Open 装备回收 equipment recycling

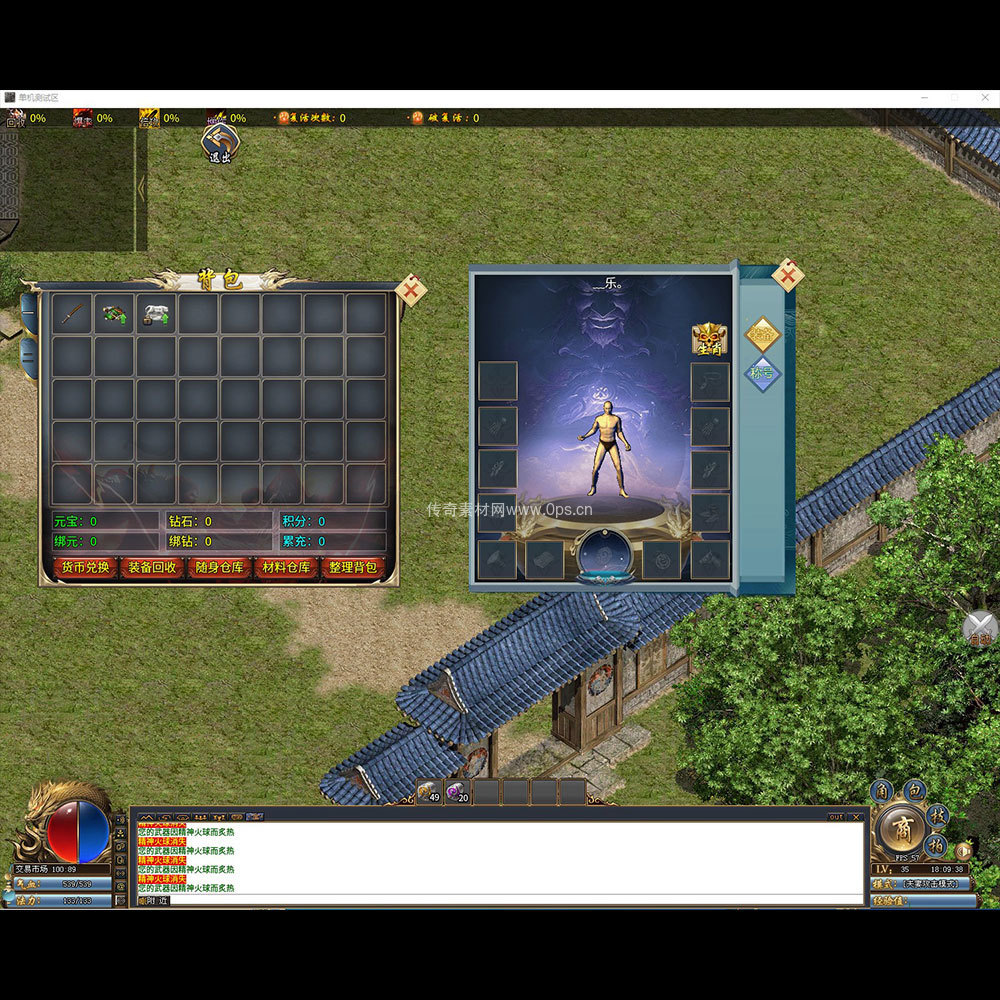coord(152,567)
